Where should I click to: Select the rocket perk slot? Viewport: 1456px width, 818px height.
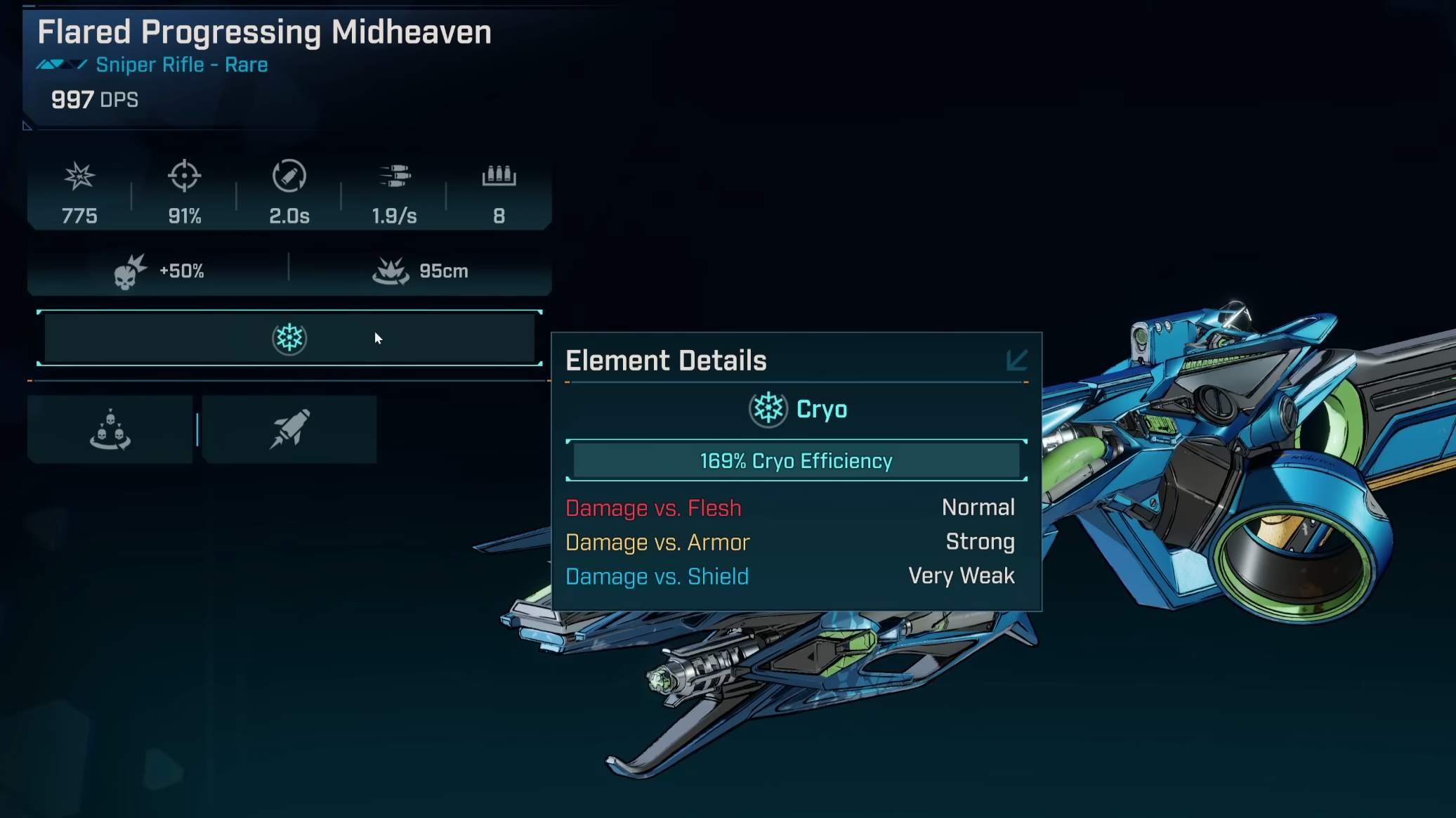[x=289, y=429]
